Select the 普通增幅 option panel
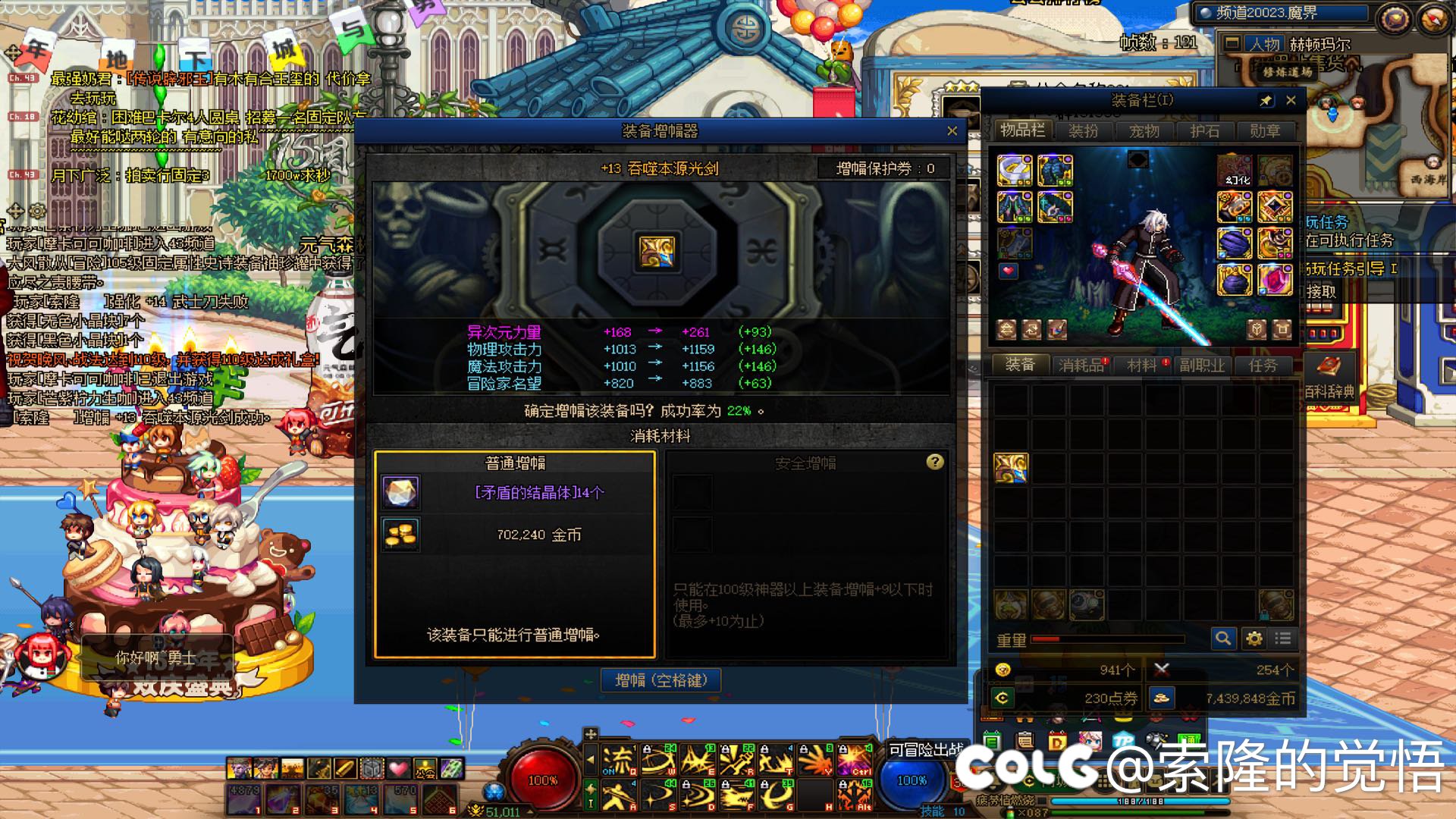 tap(515, 554)
